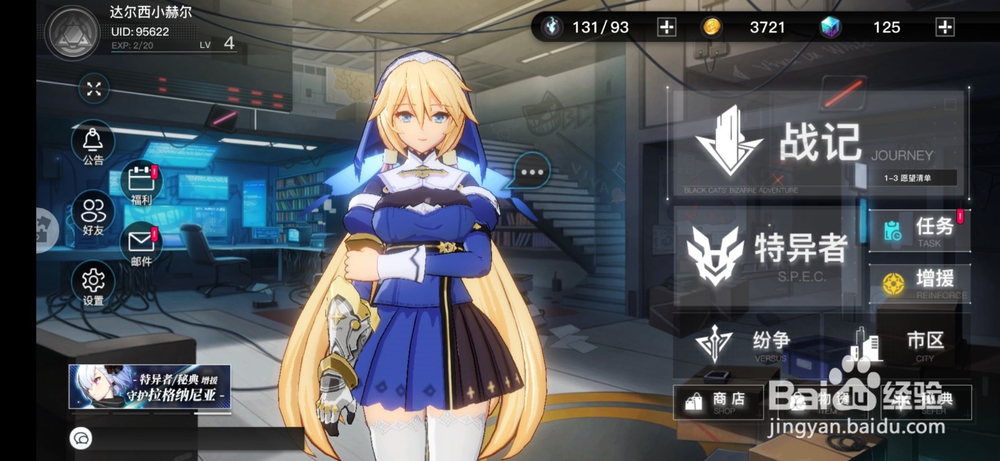The image size is (1000, 461).
Task: Open the 守护拉格纳尼亚 event banner
Action: pos(150,386)
